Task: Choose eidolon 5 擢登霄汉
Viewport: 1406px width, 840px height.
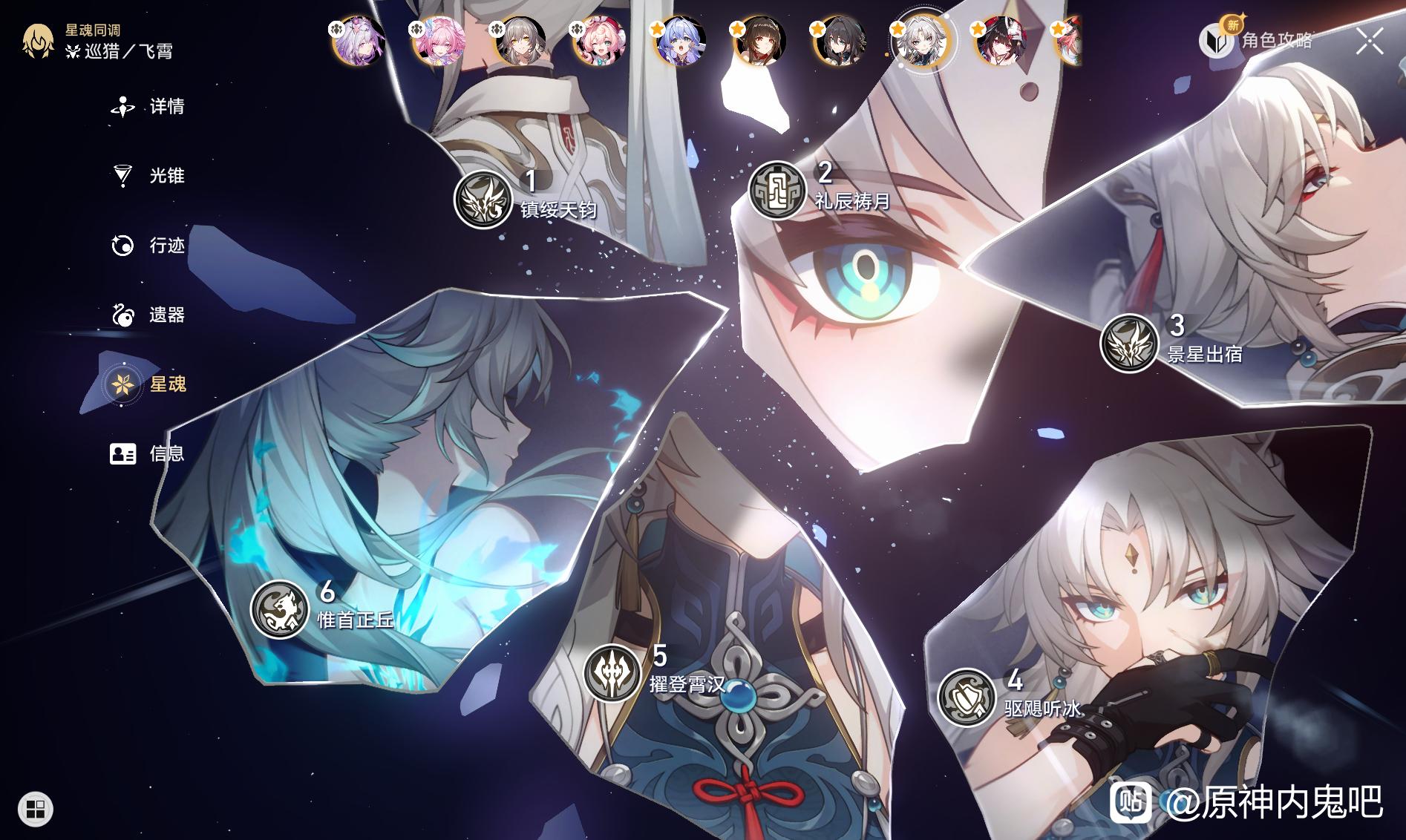Action: tap(612, 674)
